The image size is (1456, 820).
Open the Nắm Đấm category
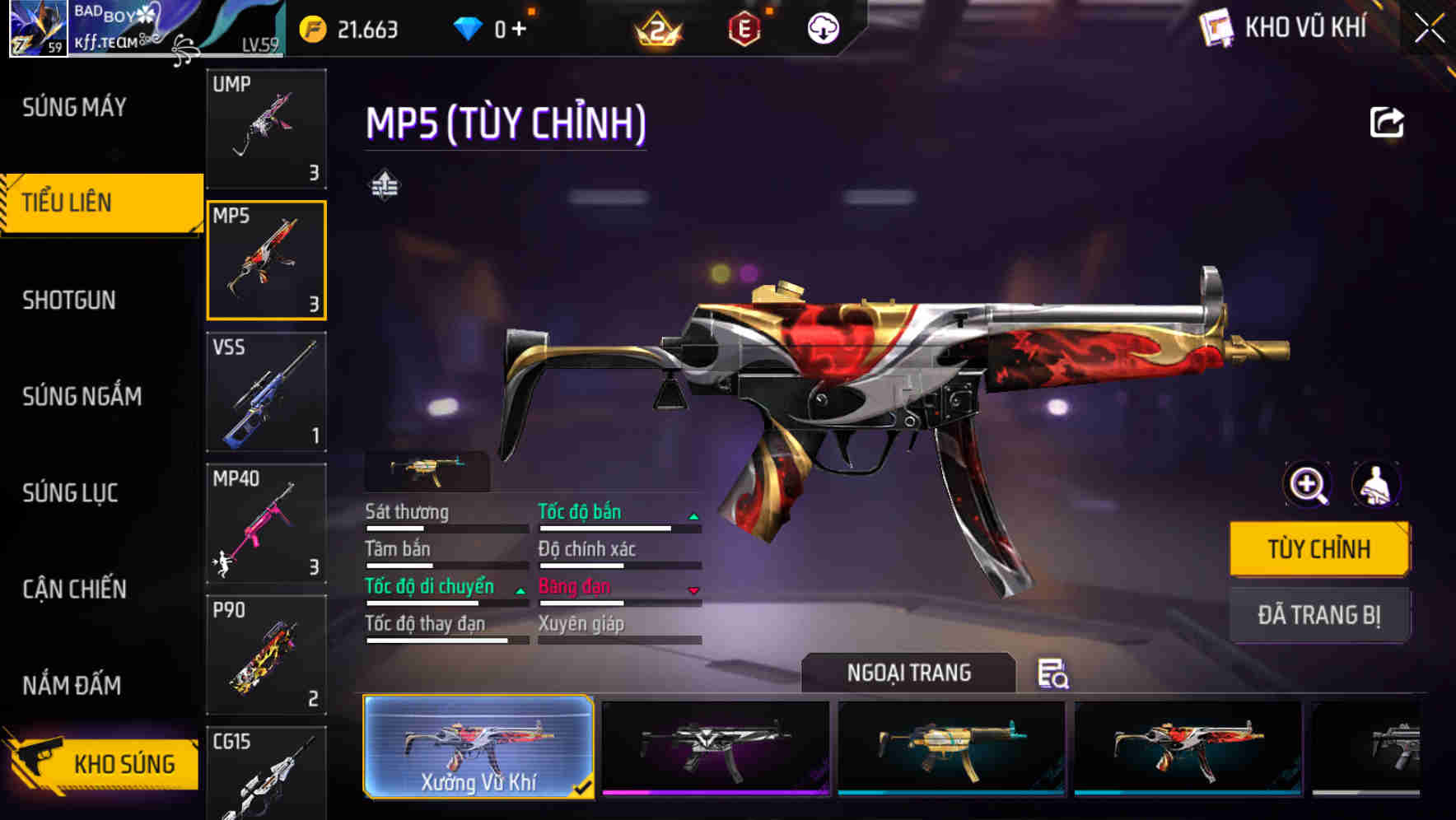[x=72, y=686]
